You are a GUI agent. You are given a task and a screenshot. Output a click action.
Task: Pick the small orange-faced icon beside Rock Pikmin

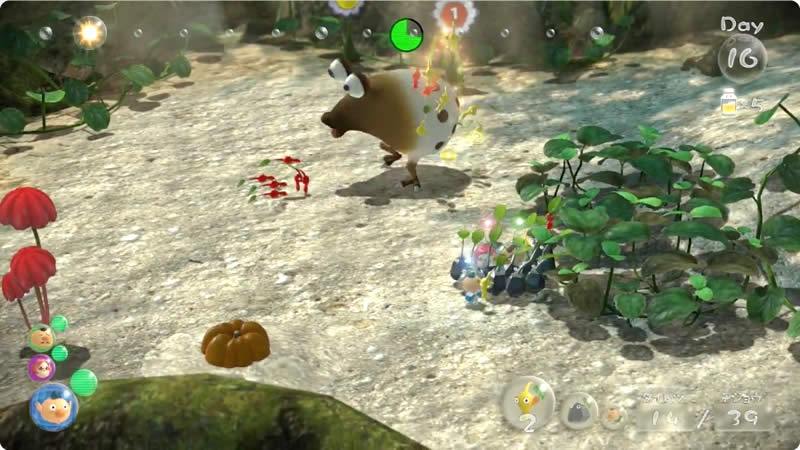(x=615, y=415)
